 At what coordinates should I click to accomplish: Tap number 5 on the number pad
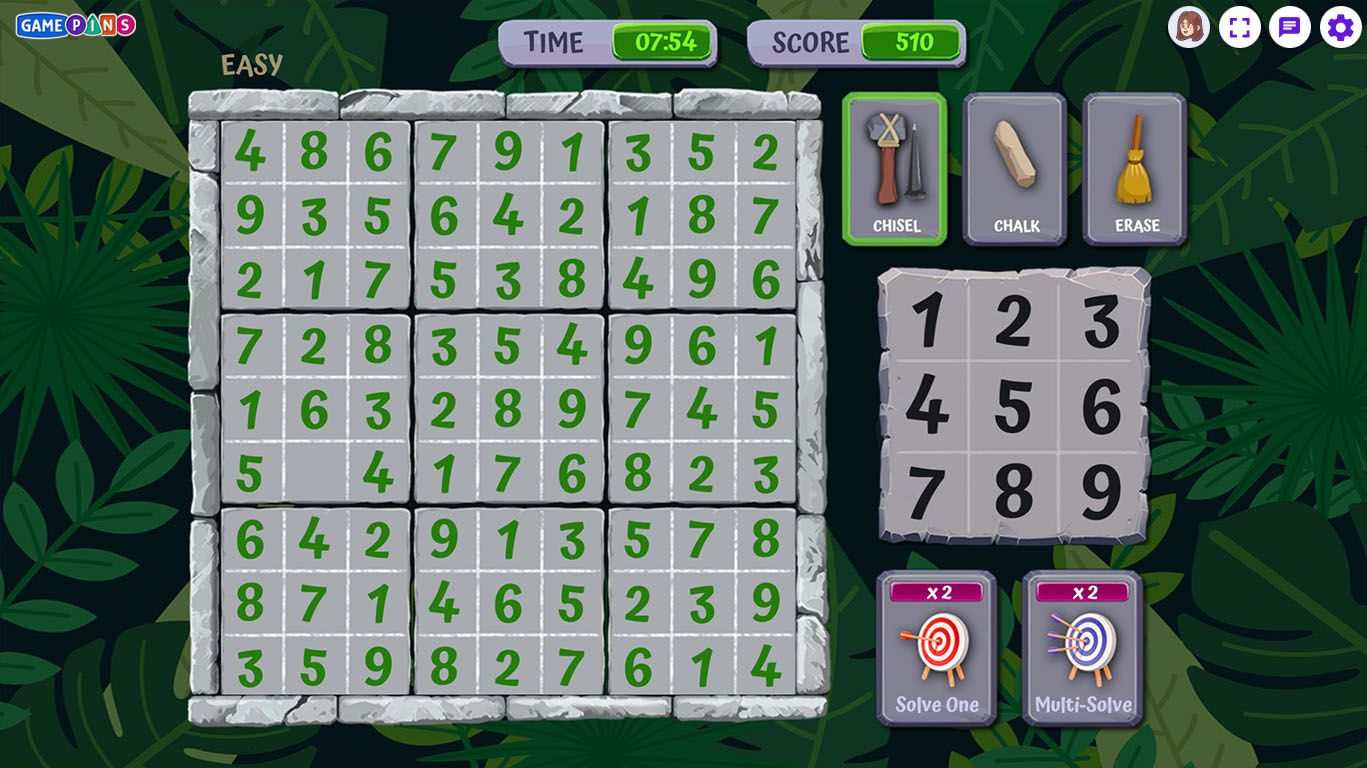coord(1014,406)
